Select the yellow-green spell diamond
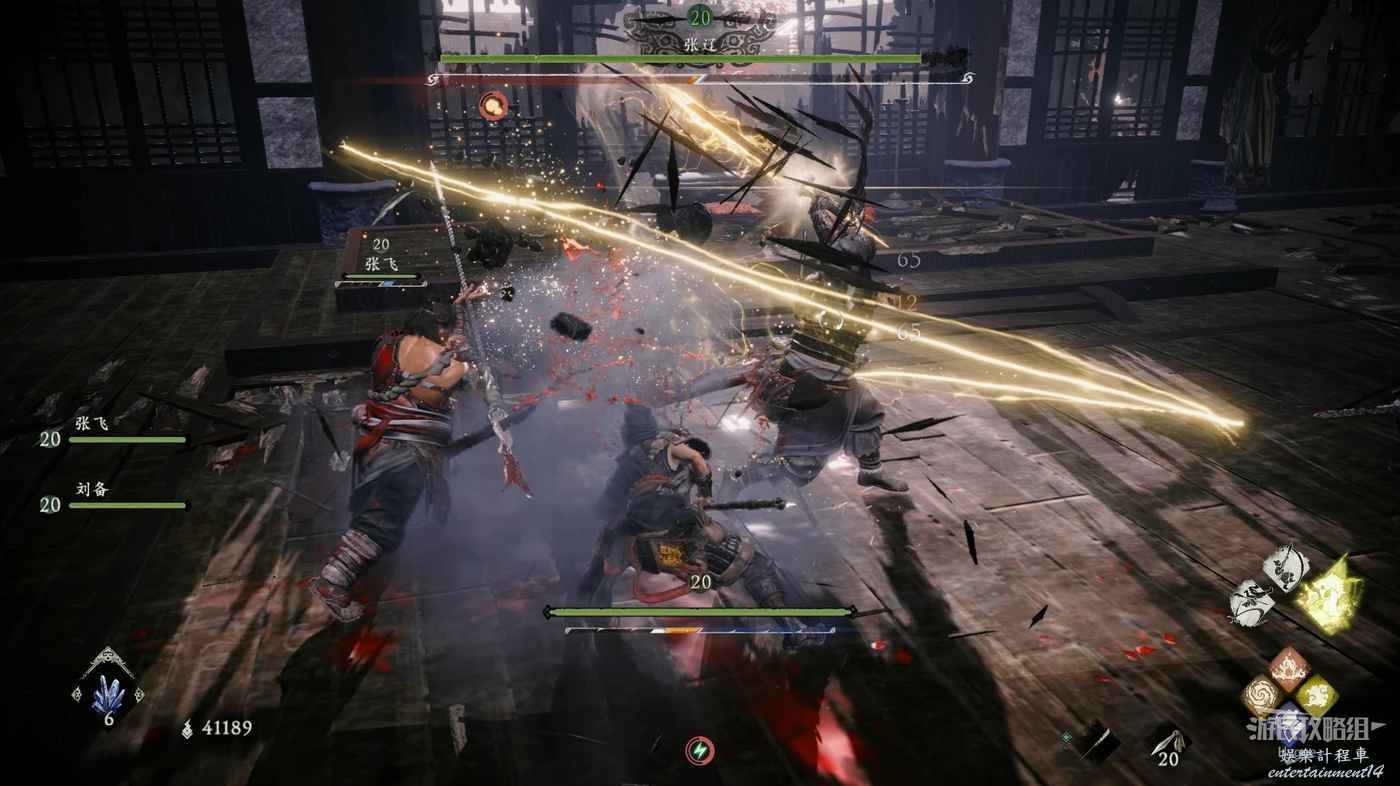This screenshot has height=786, width=1400. [1316, 694]
